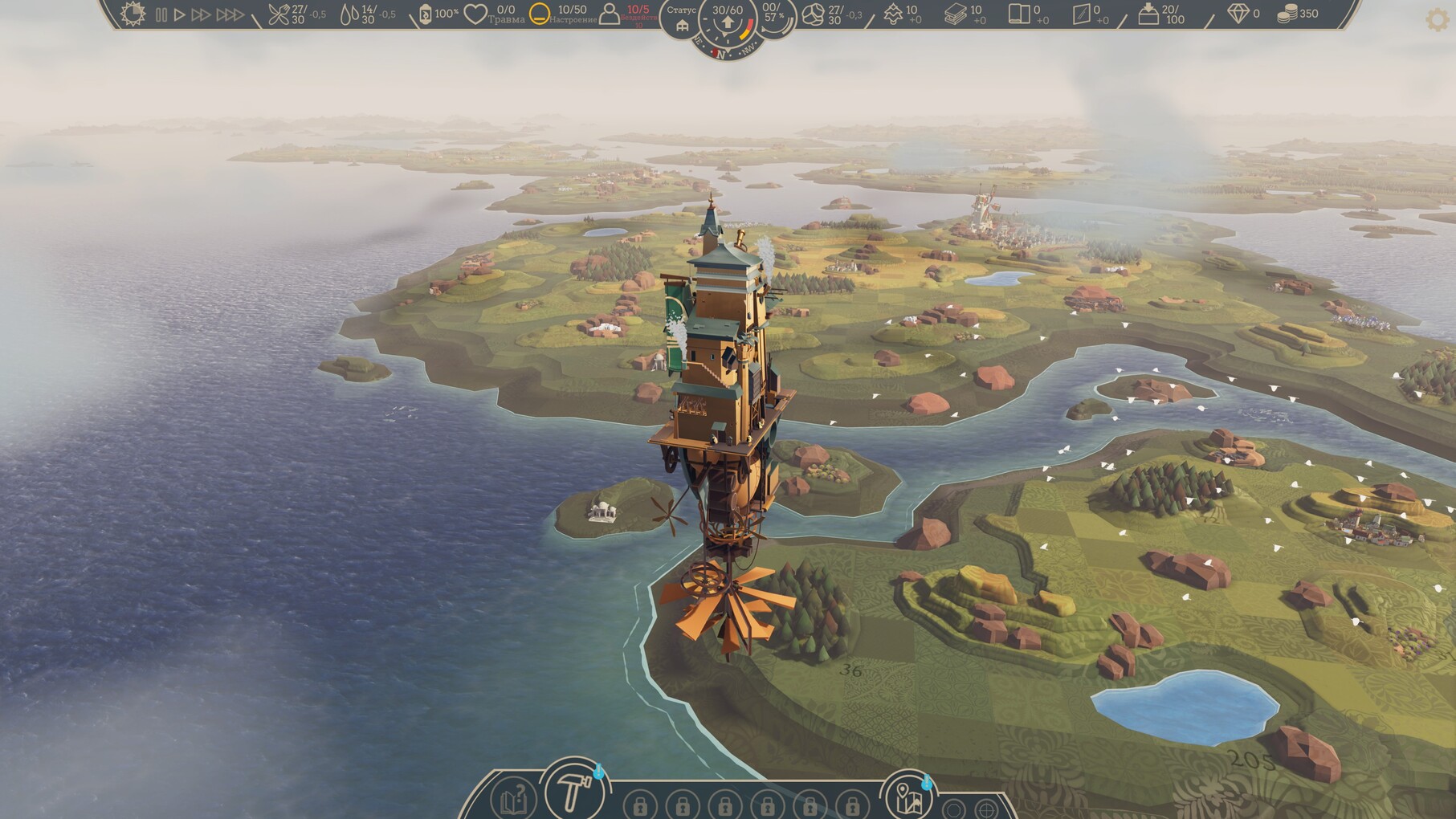This screenshot has width=1456, height=819.
Task: Open the settings gear
Action: (x=1438, y=19)
